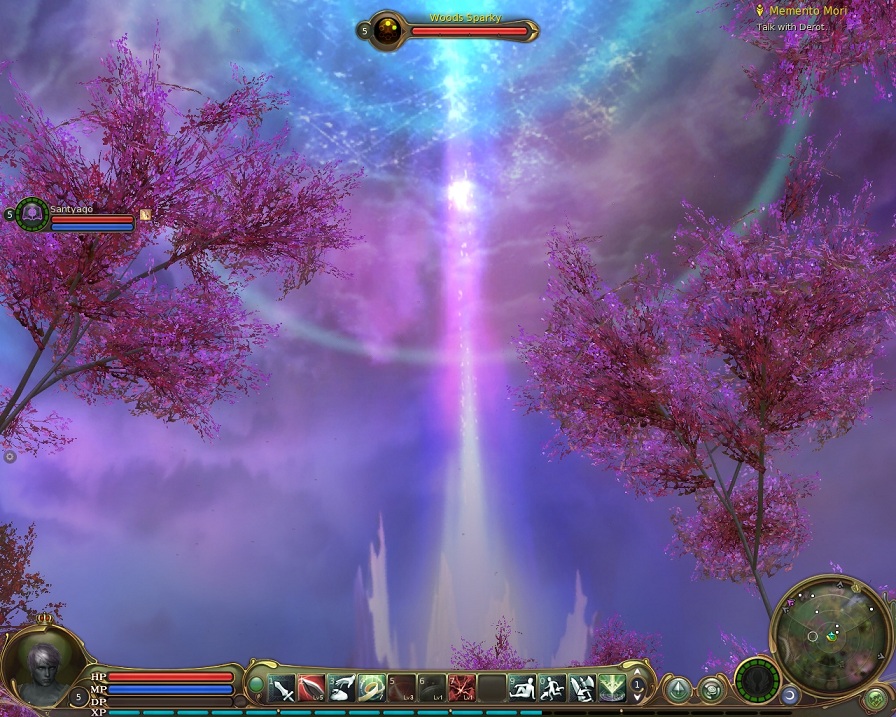896x717 pixels.
Task: Activate the golden swirl skill in slot 4
Action: click(x=372, y=688)
